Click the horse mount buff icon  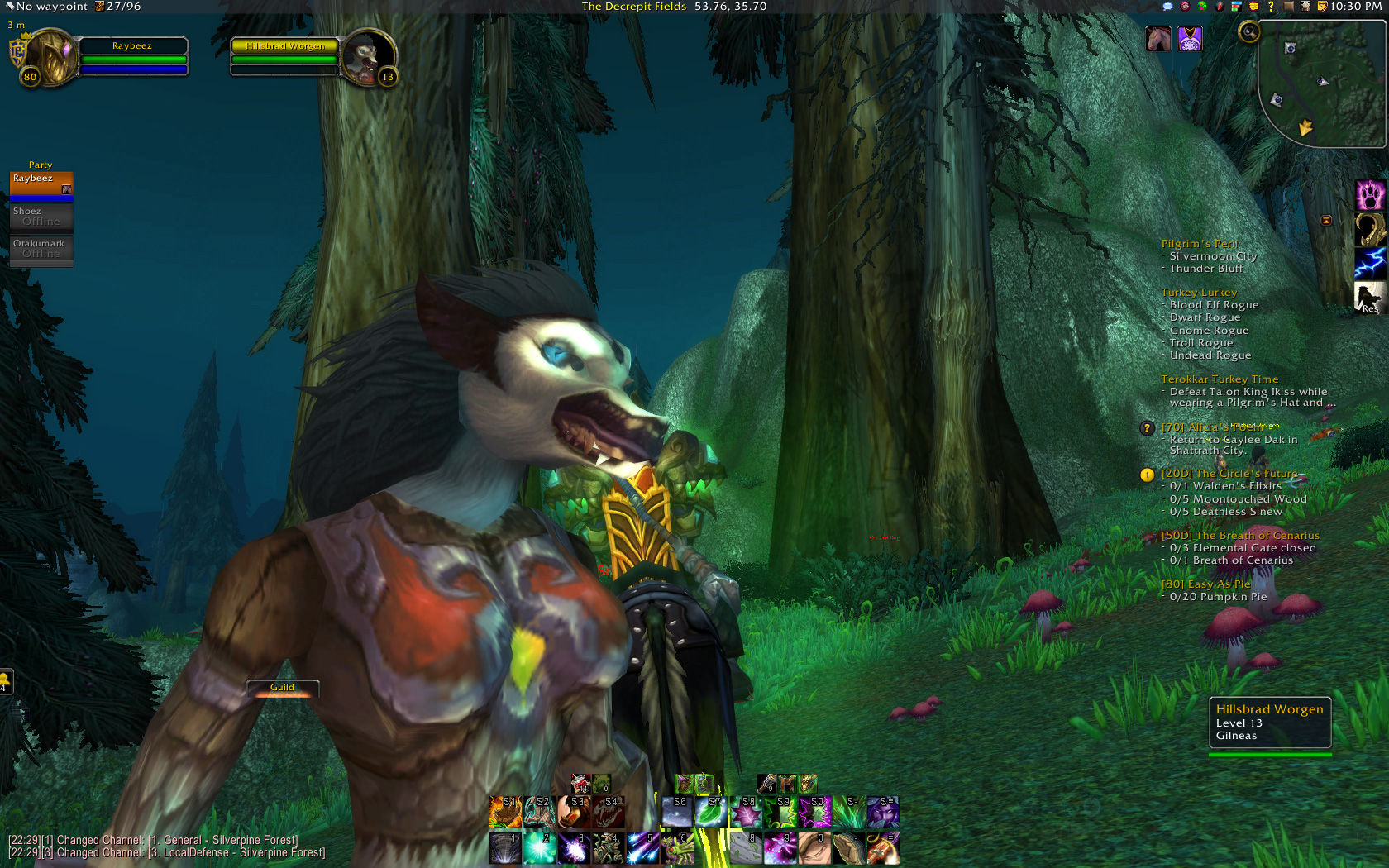(1158, 39)
